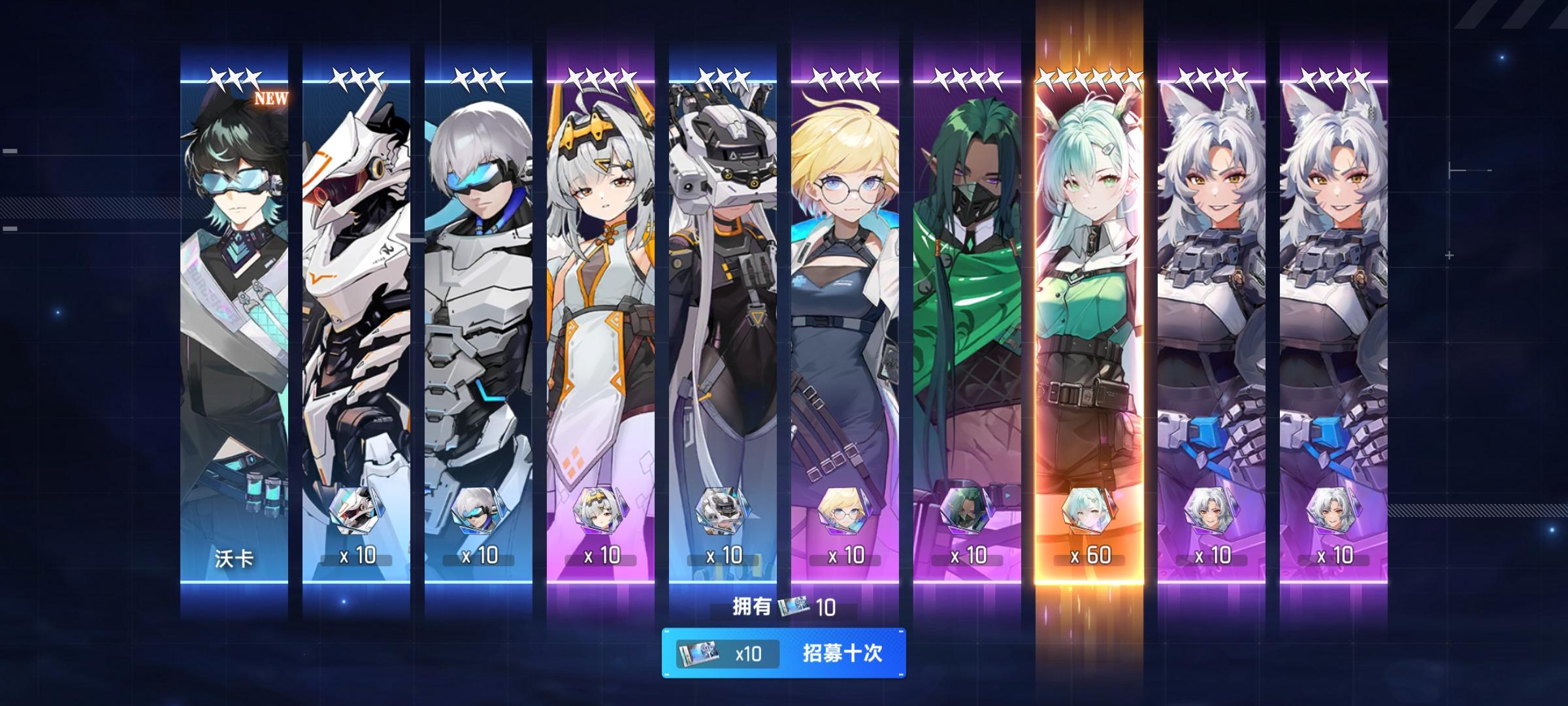Click the x10 counter under the white mech character

click(358, 556)
